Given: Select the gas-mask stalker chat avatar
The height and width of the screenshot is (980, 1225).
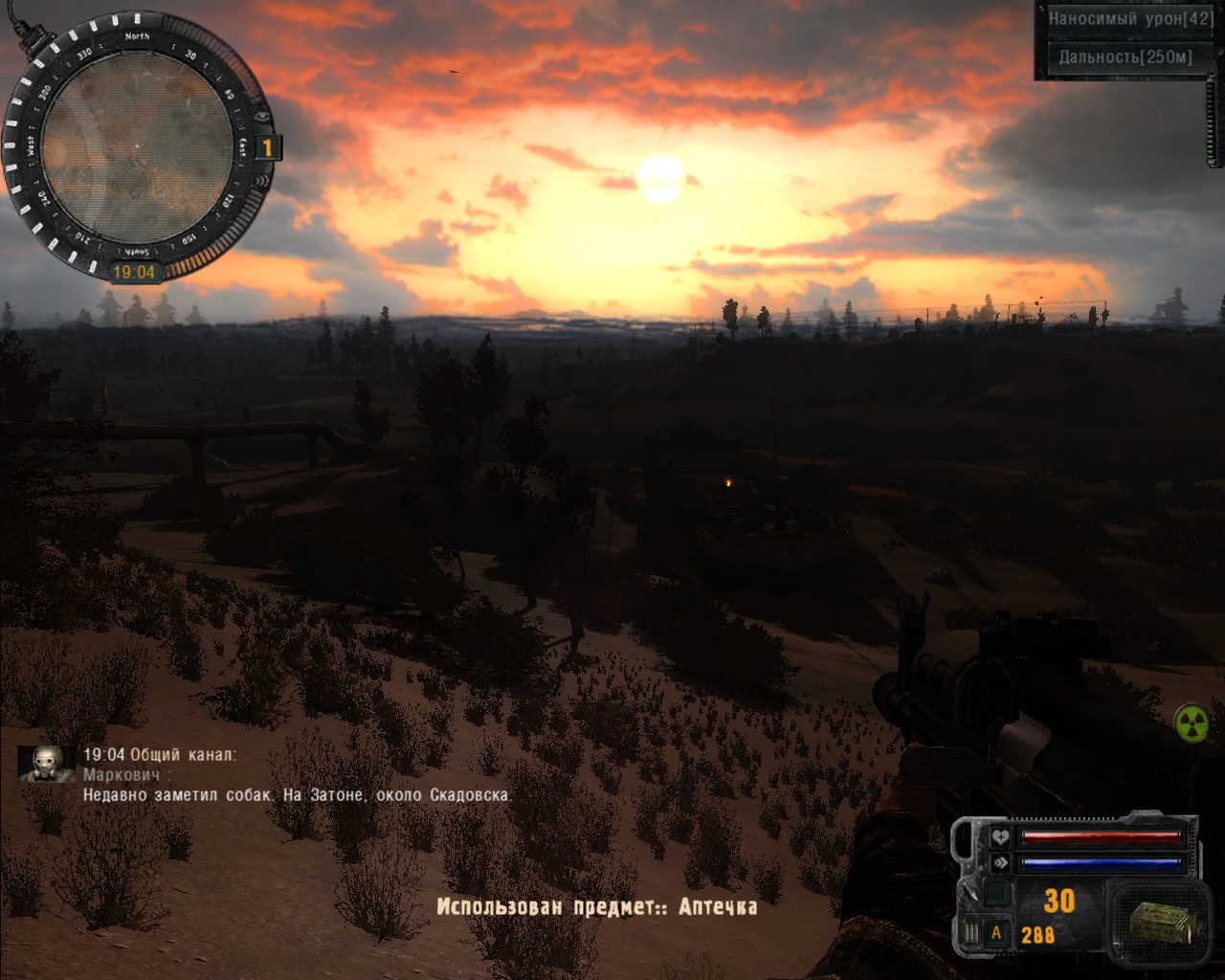Looking at the screenshot, I should 46,764.
